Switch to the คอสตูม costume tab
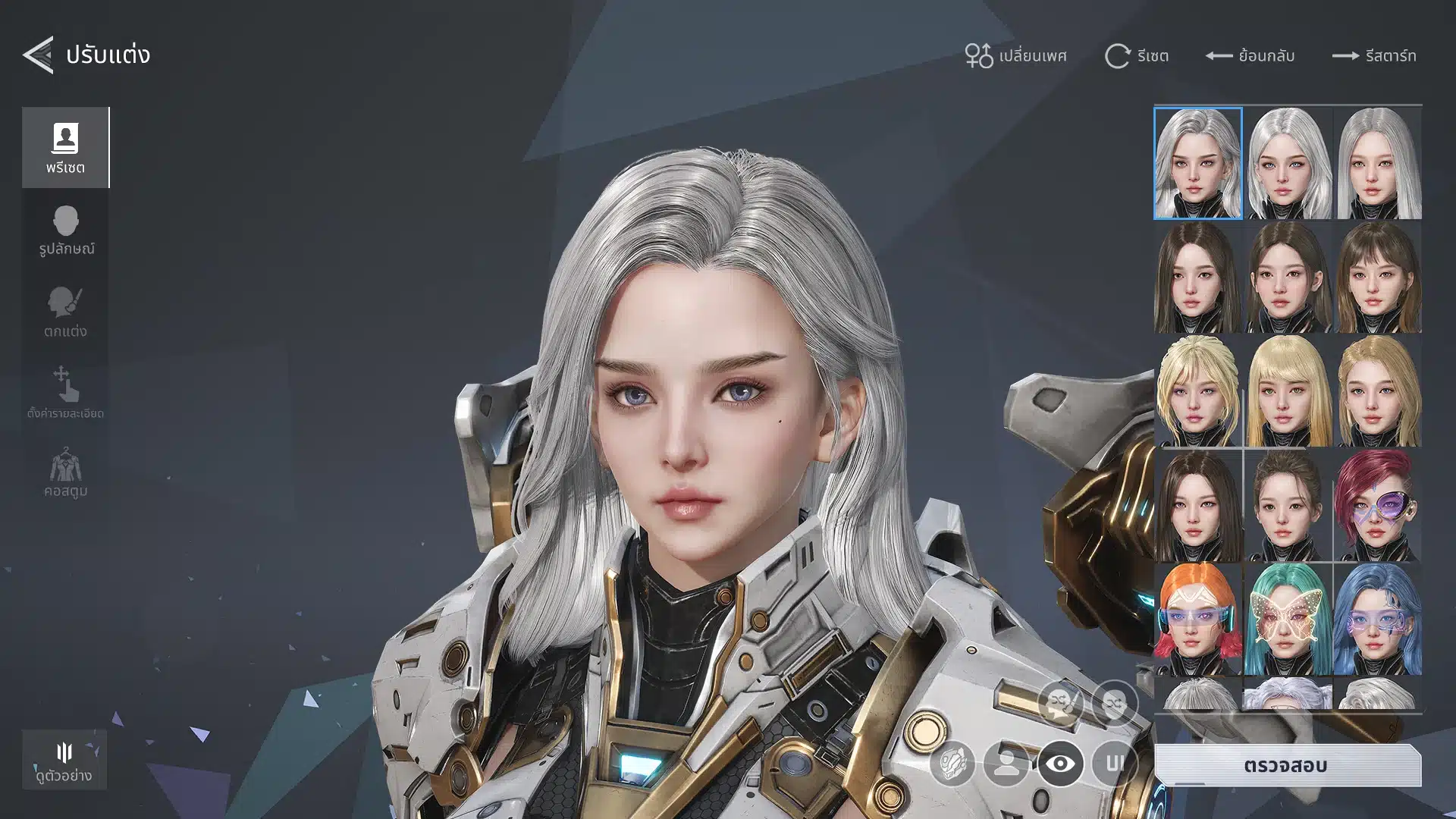 click(x=65, y=473)
